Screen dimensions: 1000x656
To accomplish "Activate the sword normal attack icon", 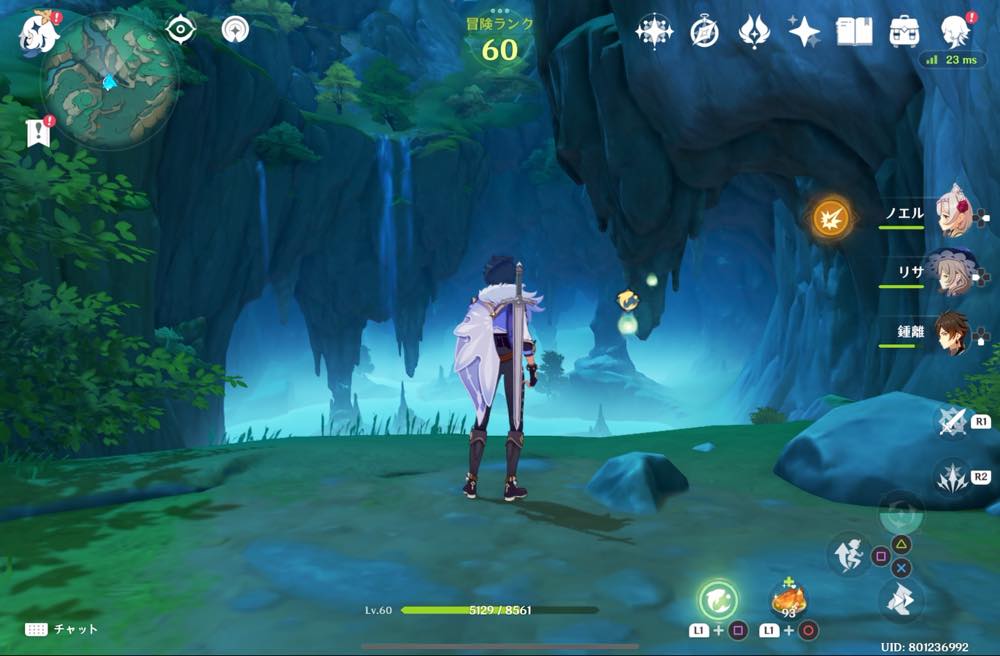I will pos(951,421).
